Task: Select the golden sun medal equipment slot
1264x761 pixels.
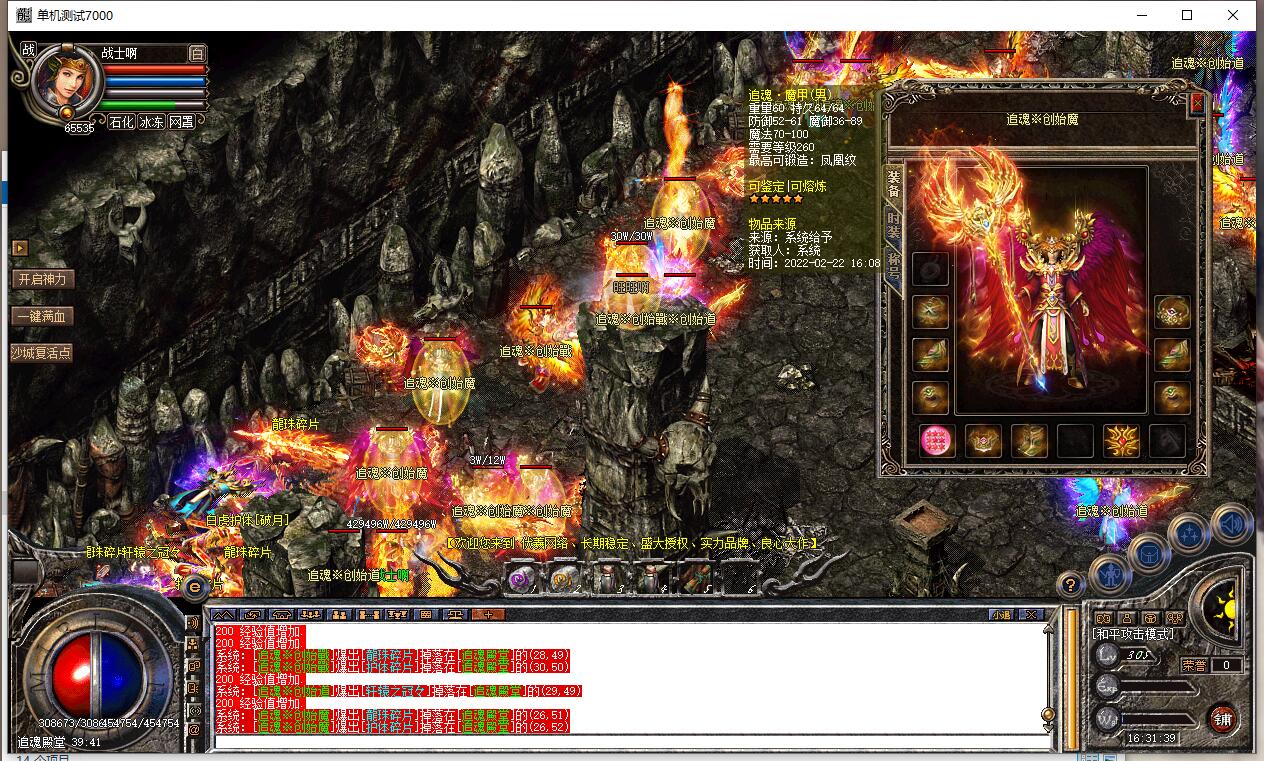Action: tap(1121, 440)
